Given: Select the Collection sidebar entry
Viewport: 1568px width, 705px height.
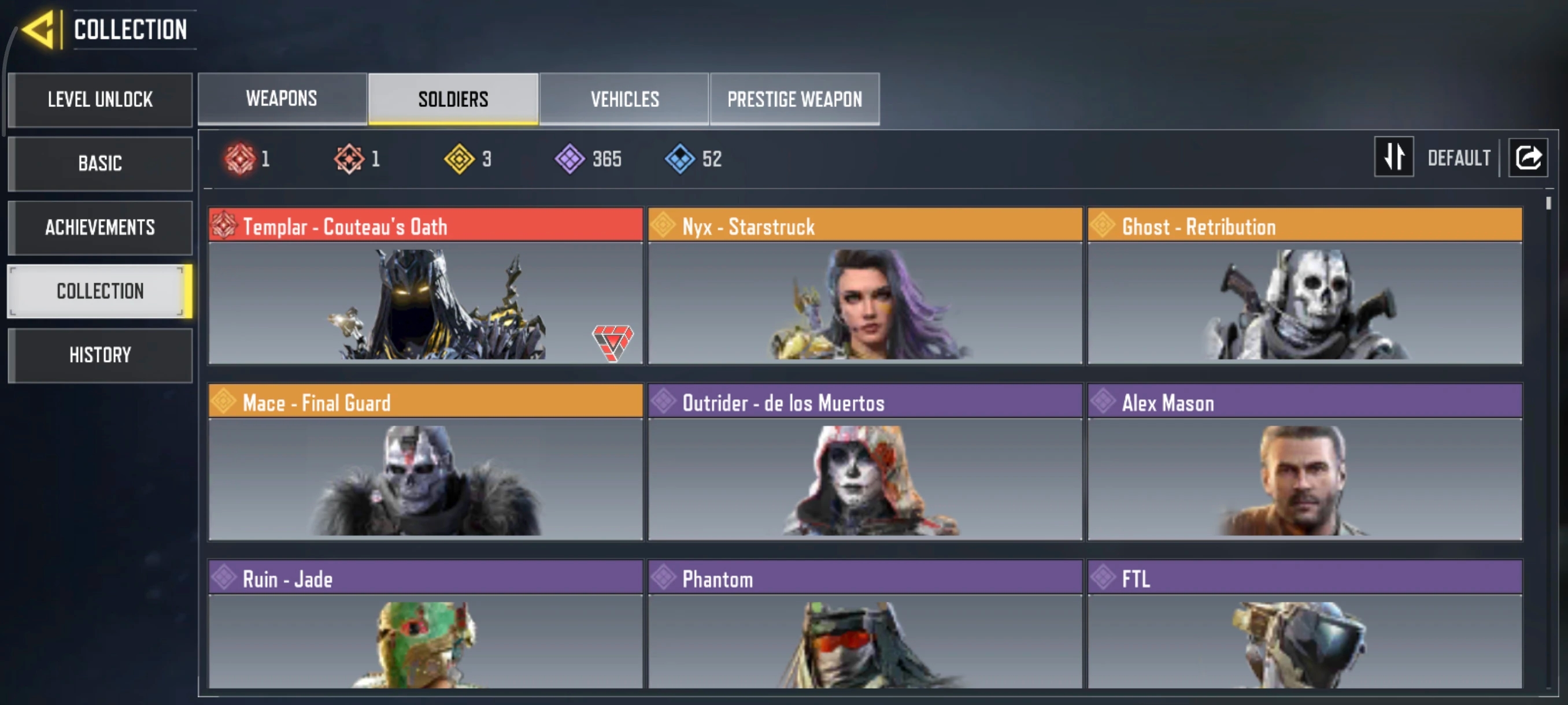Looking at the screenshot, I should pyautogui.click(x=101, y=291).
